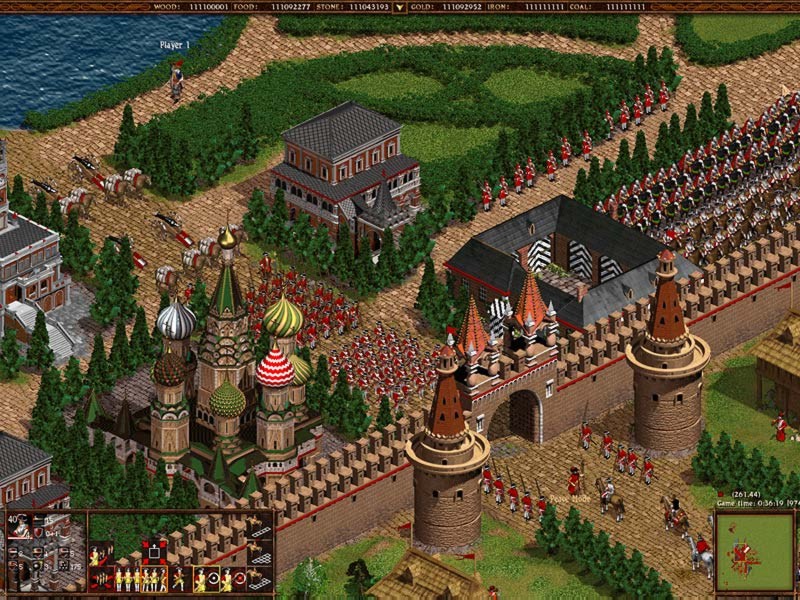The width and height of the screenshot is (800, 600).
Task: Activate the charging soldier attack command
Action: pos(179,579)
